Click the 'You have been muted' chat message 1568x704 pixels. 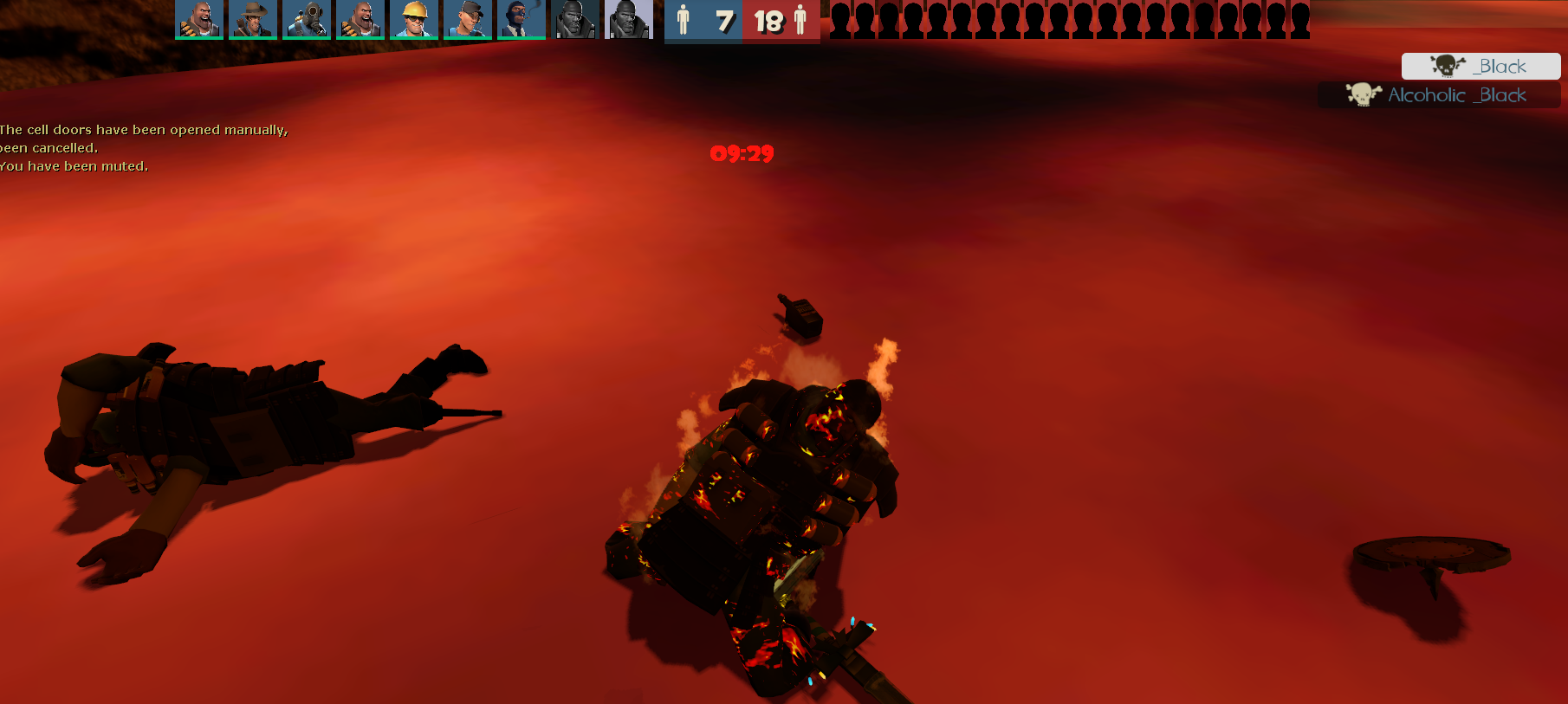74,165
